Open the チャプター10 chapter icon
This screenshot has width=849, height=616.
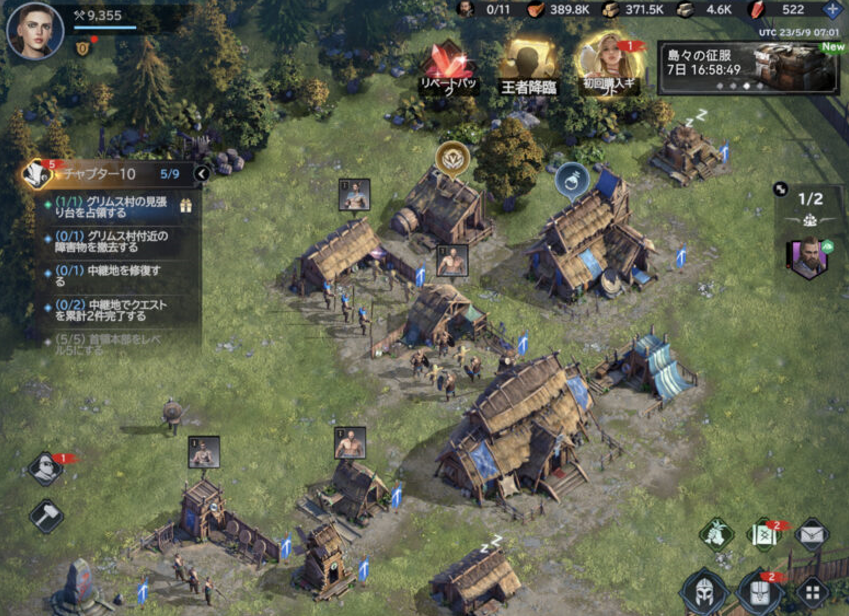tap(38, 173)
